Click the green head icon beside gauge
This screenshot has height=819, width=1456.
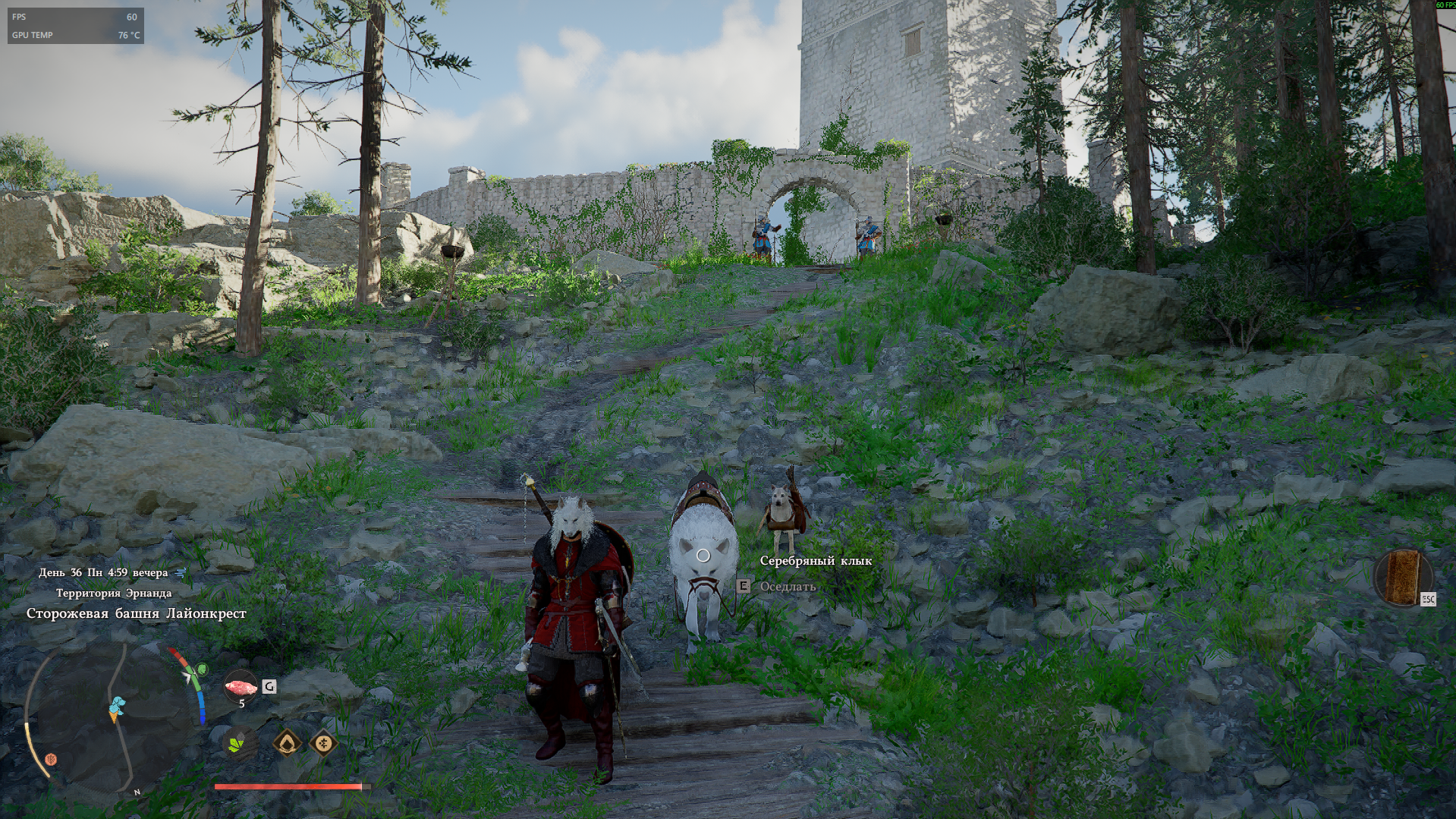pyautogui.click(x=202, y=669)
